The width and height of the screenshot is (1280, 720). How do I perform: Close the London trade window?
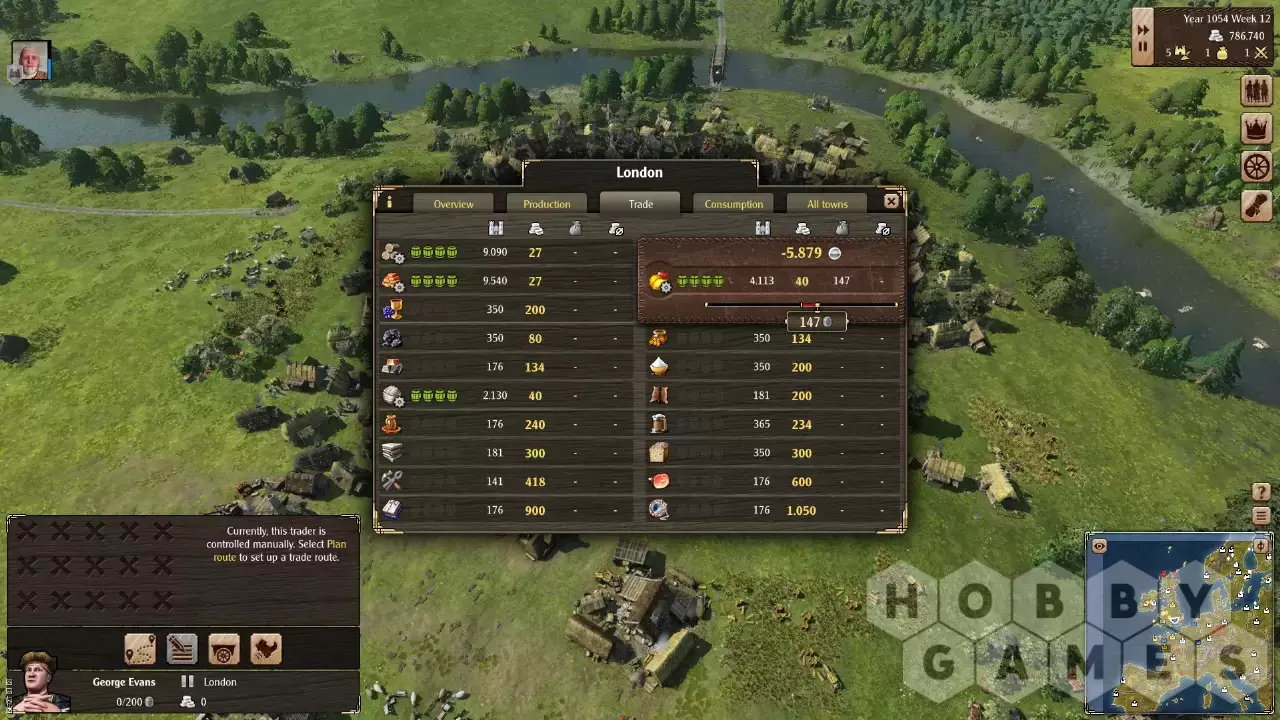(x=891, y=201)
